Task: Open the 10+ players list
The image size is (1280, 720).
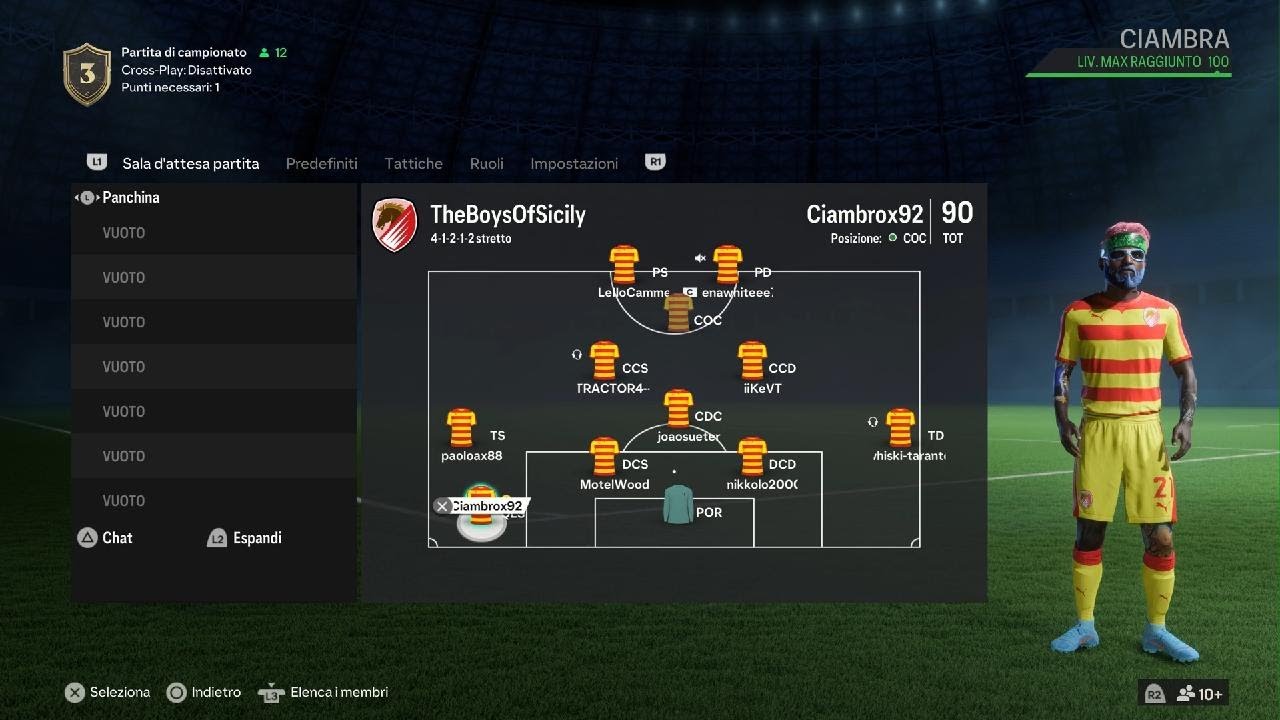Action: pyautogui.click(x=1199, y=694)
